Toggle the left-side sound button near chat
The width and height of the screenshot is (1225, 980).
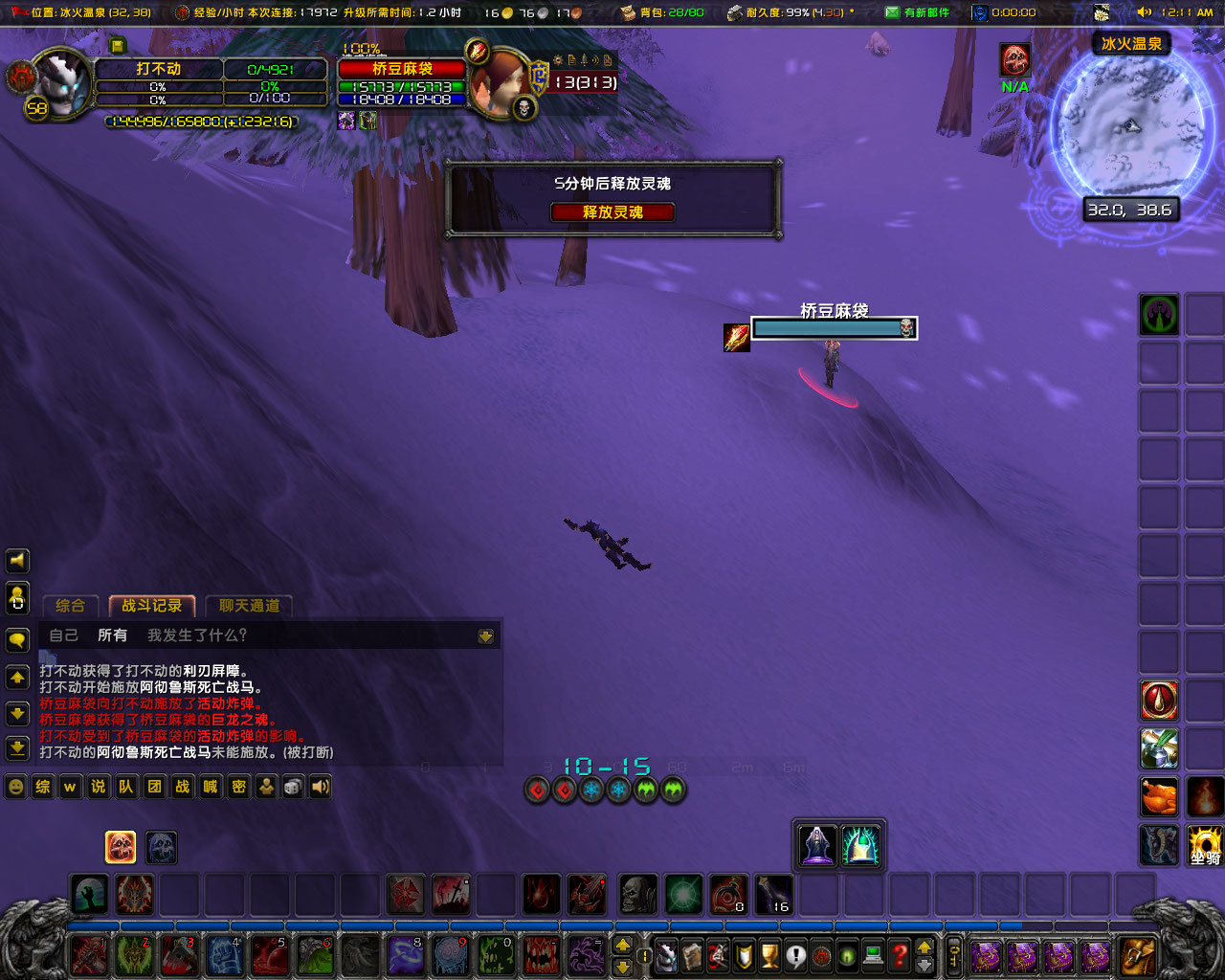[17, 561]
